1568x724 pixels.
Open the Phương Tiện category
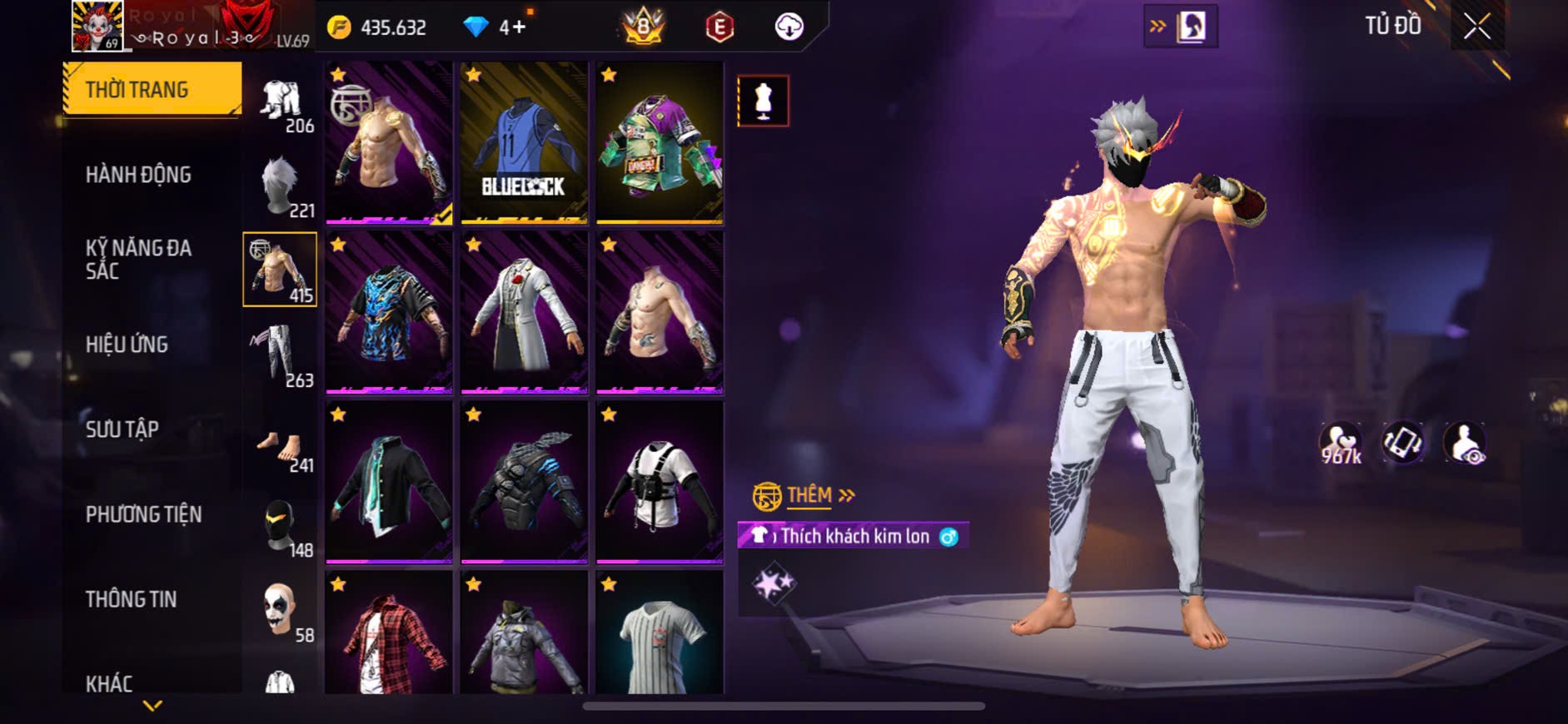pos(143,514)
